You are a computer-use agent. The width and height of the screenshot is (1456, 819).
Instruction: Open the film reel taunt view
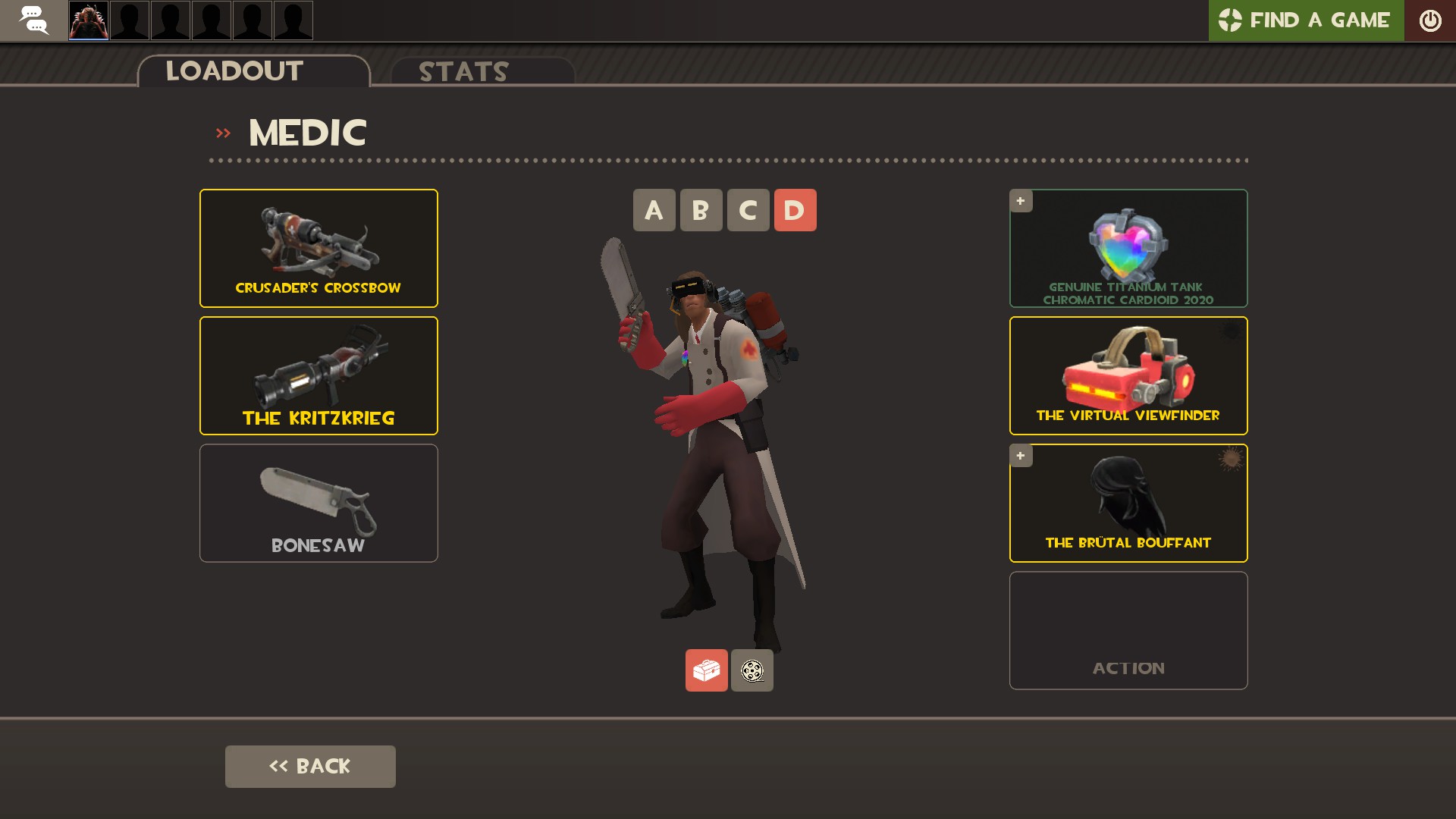pyautogui.click(x=752, y=670)
